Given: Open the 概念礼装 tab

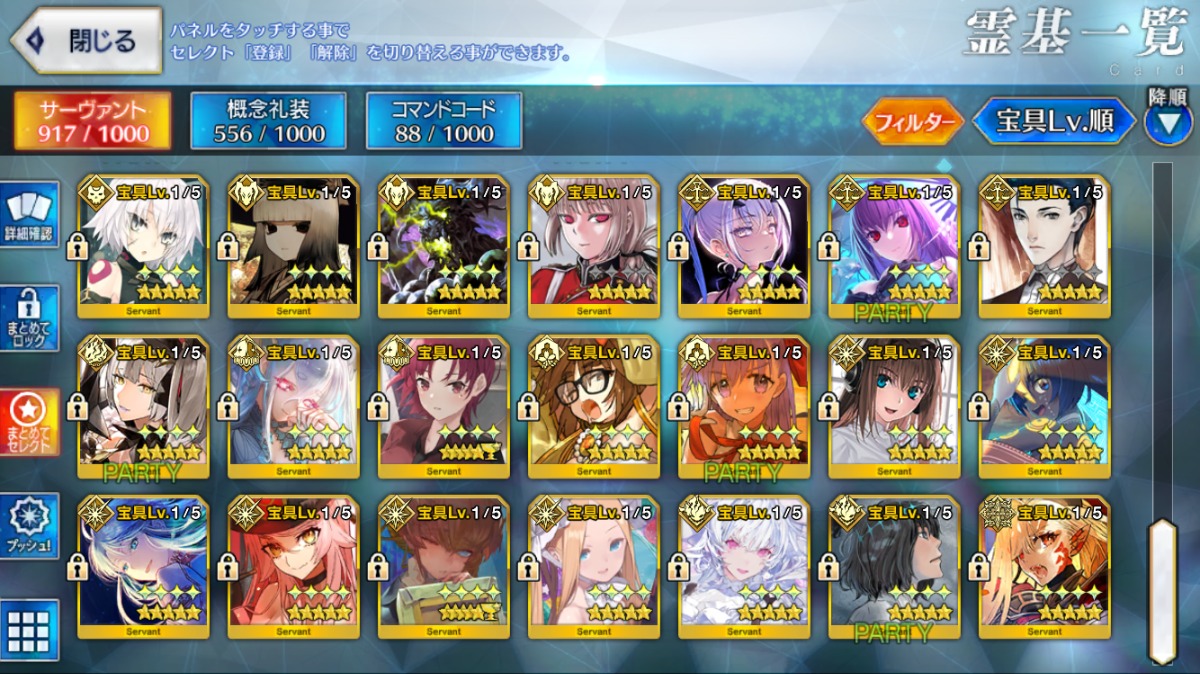Looking at the screenshot, I should click(269, 122).
